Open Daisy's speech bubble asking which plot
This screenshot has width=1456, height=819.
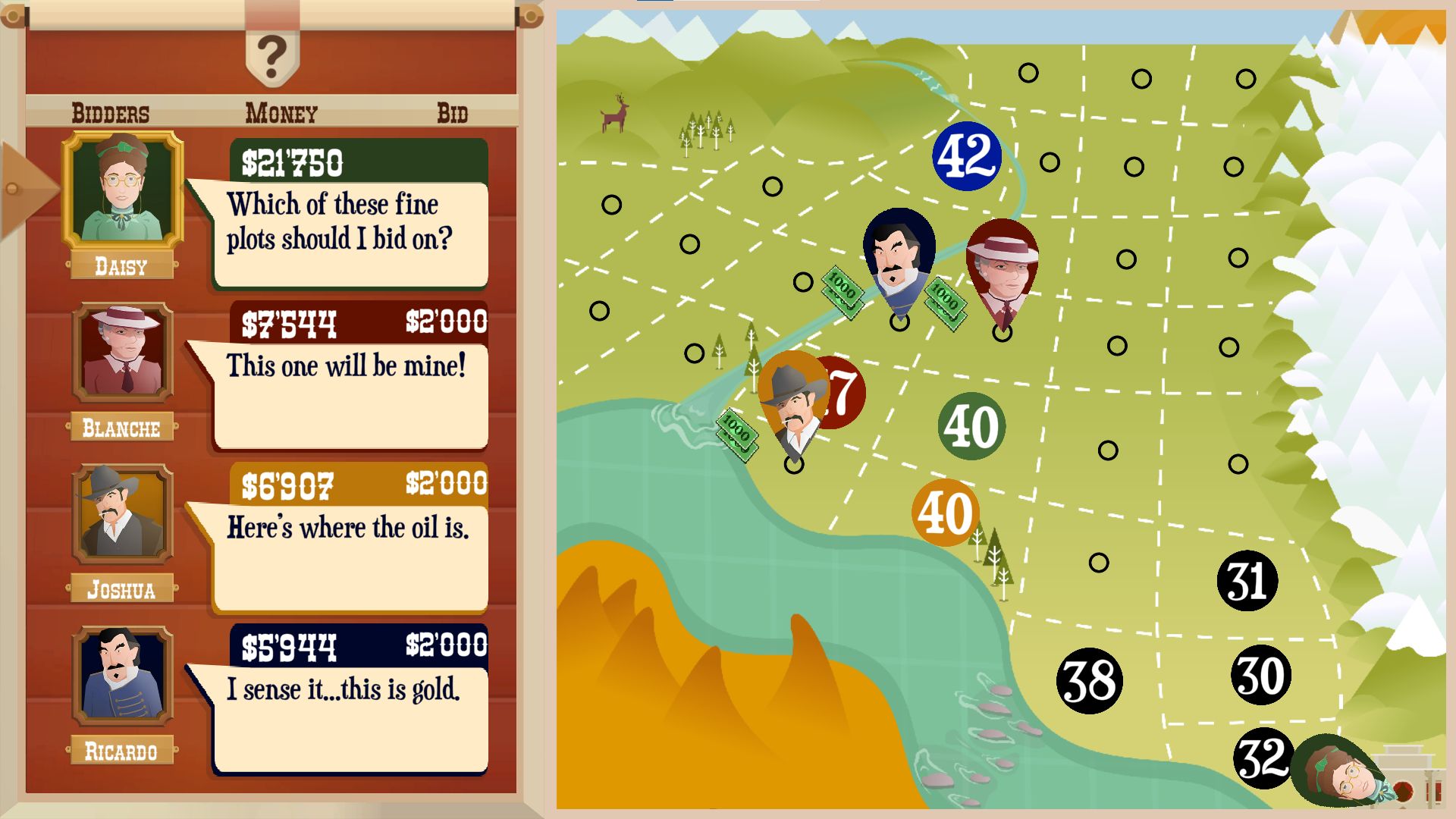coord(350,234)
